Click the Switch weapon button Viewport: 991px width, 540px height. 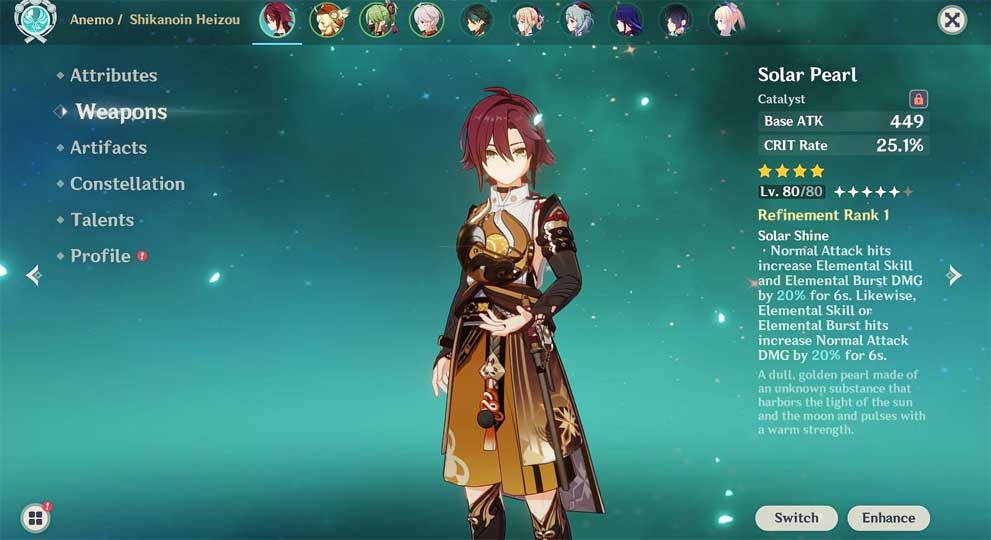[x=796, y=518]
